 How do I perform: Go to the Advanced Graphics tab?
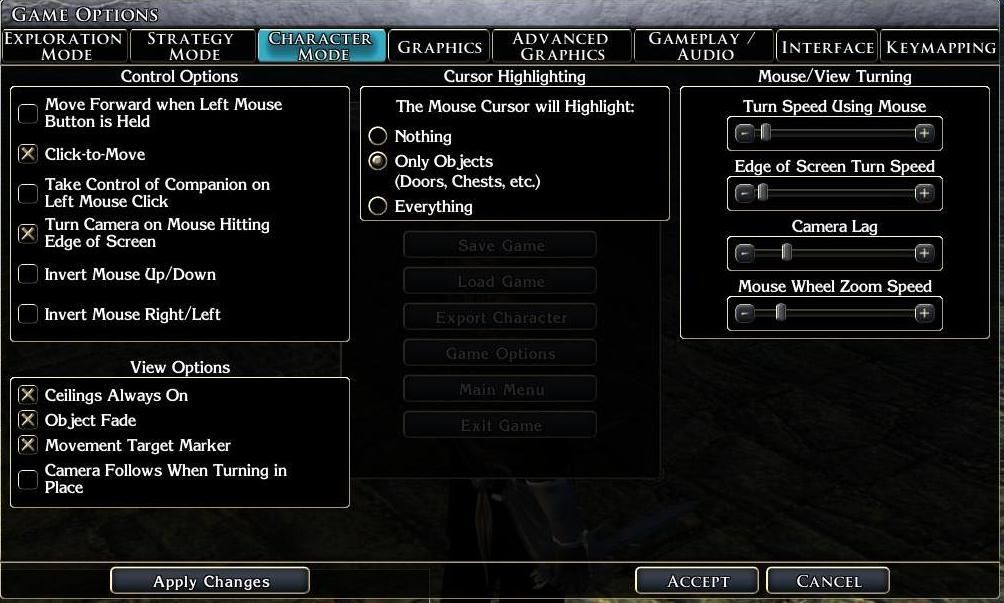click(x=561, y=46)
